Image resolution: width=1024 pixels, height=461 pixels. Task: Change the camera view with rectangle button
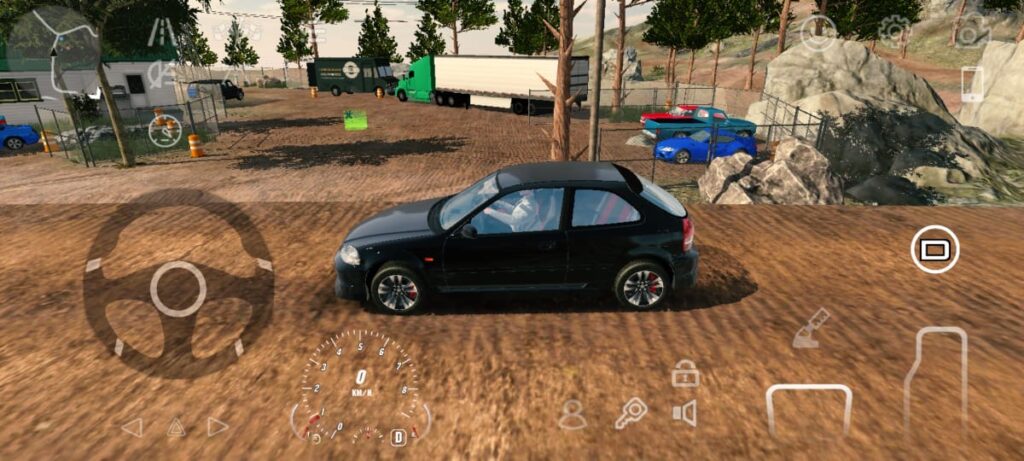click(935, 249)
